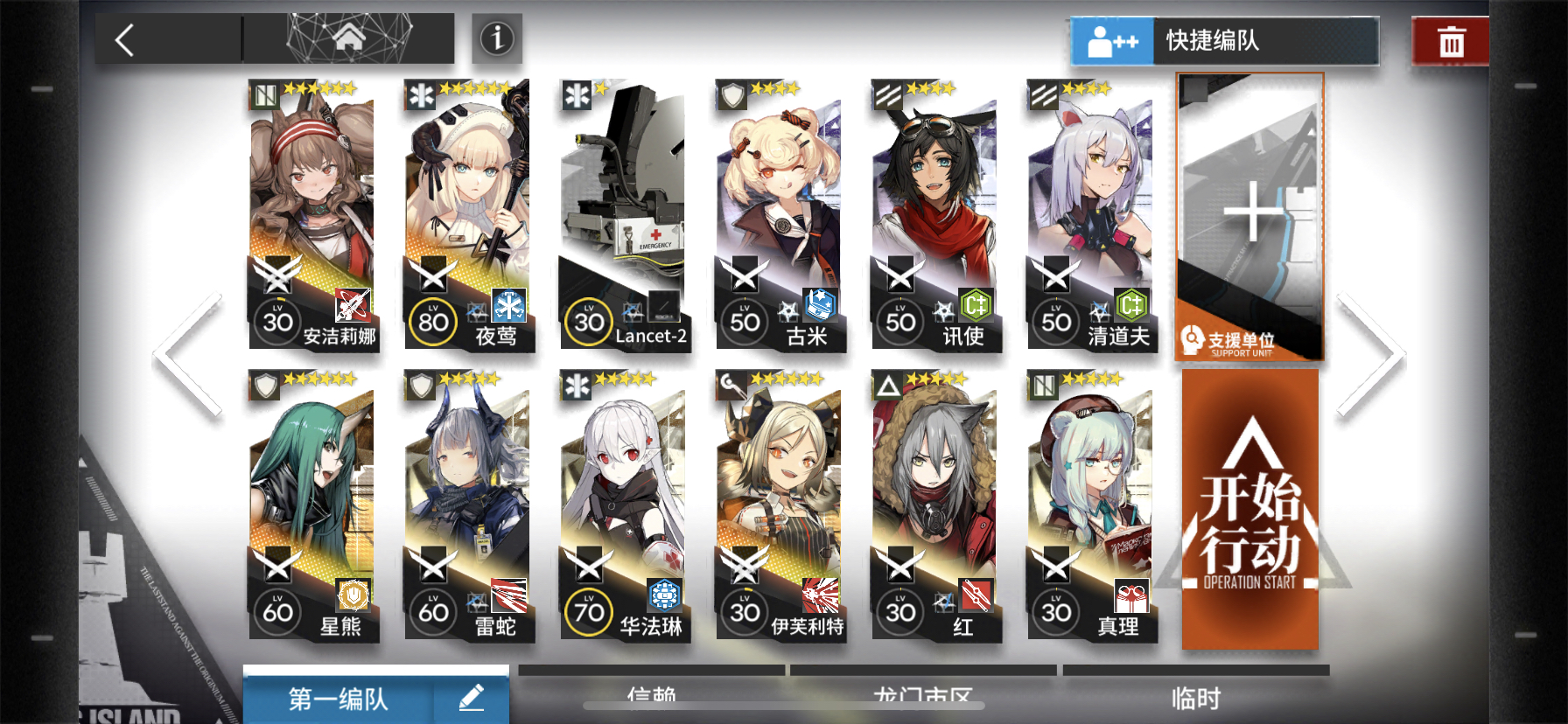Image resolution: width=1568 pixels, height=724 pixels.
Task: Open the info (i) icon
Action: pos(495,39)
